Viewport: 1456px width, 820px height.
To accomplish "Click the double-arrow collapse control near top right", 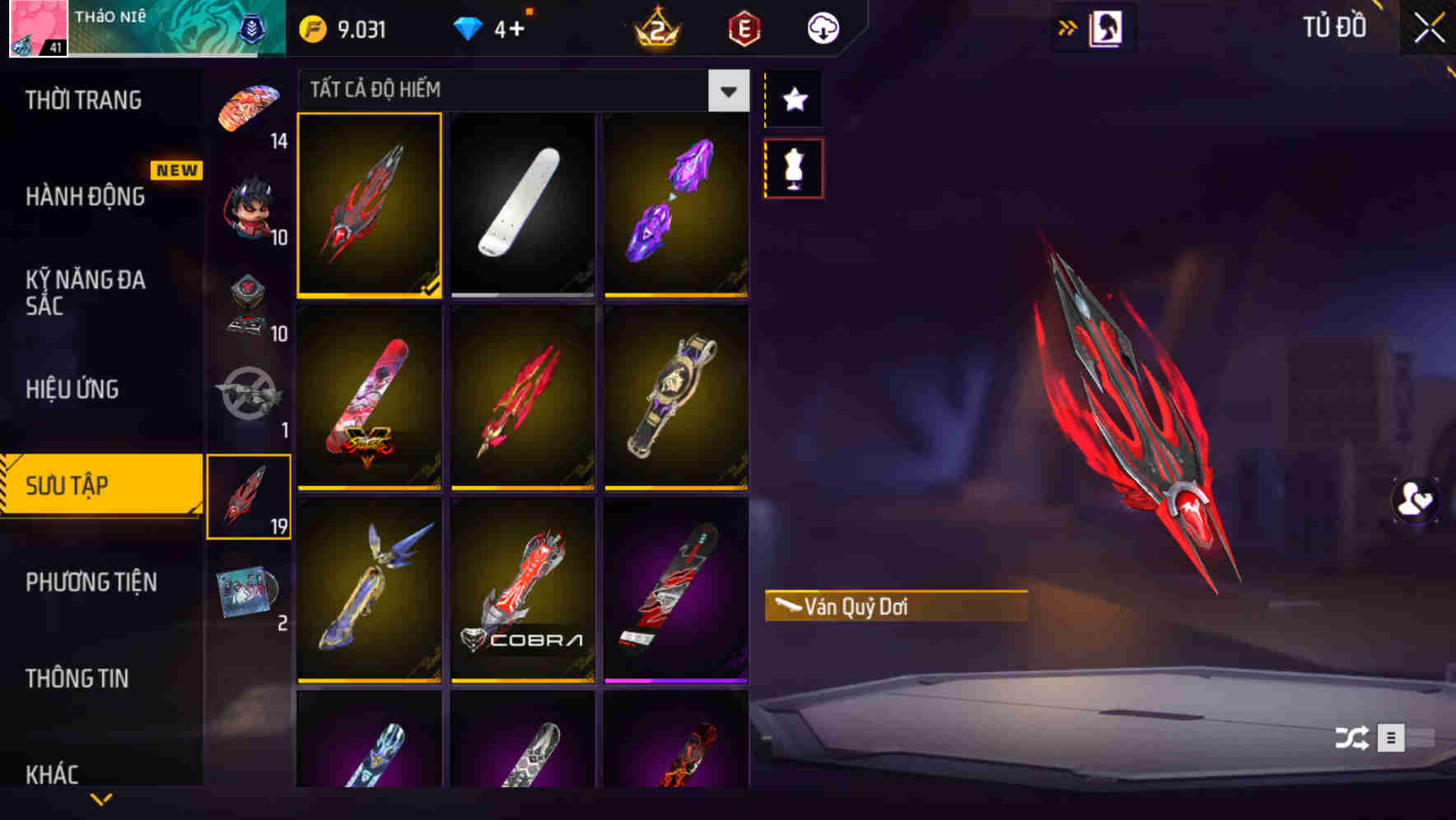I will [x=1068, y=26].
